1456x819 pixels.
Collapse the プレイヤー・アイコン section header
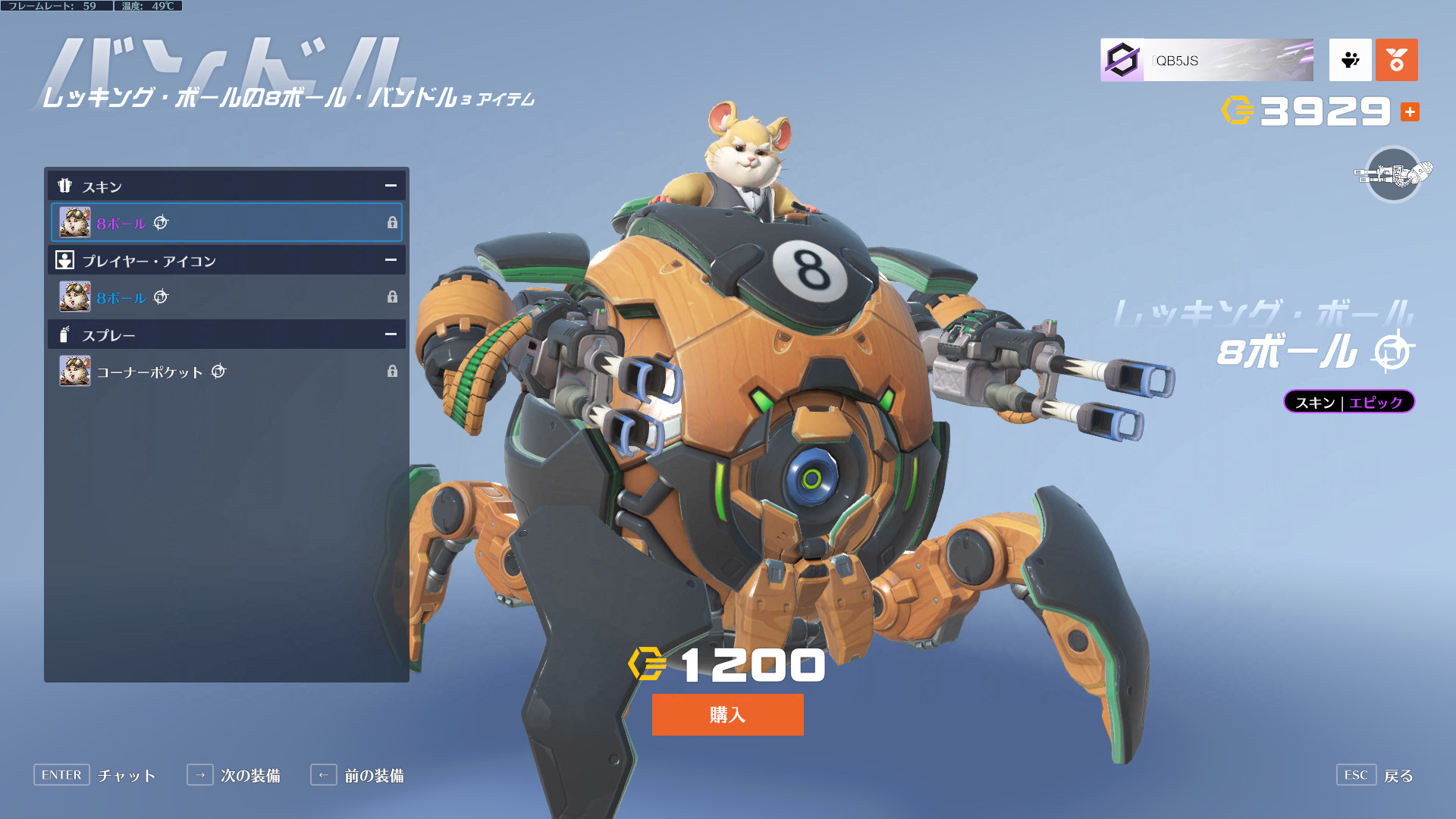coord(391,260)
